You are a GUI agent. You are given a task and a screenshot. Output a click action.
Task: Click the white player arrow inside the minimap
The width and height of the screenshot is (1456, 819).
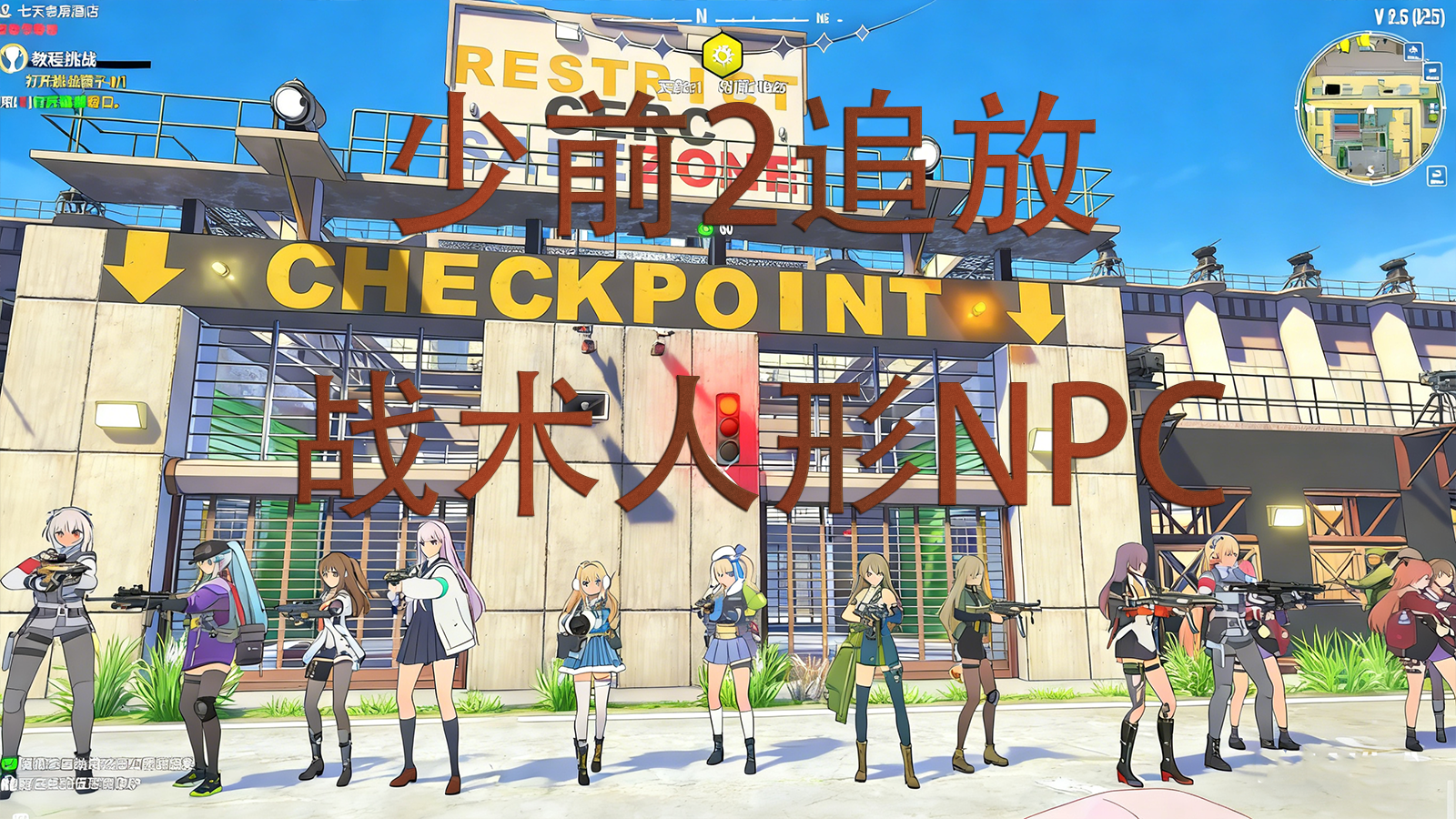point(1370,110)
